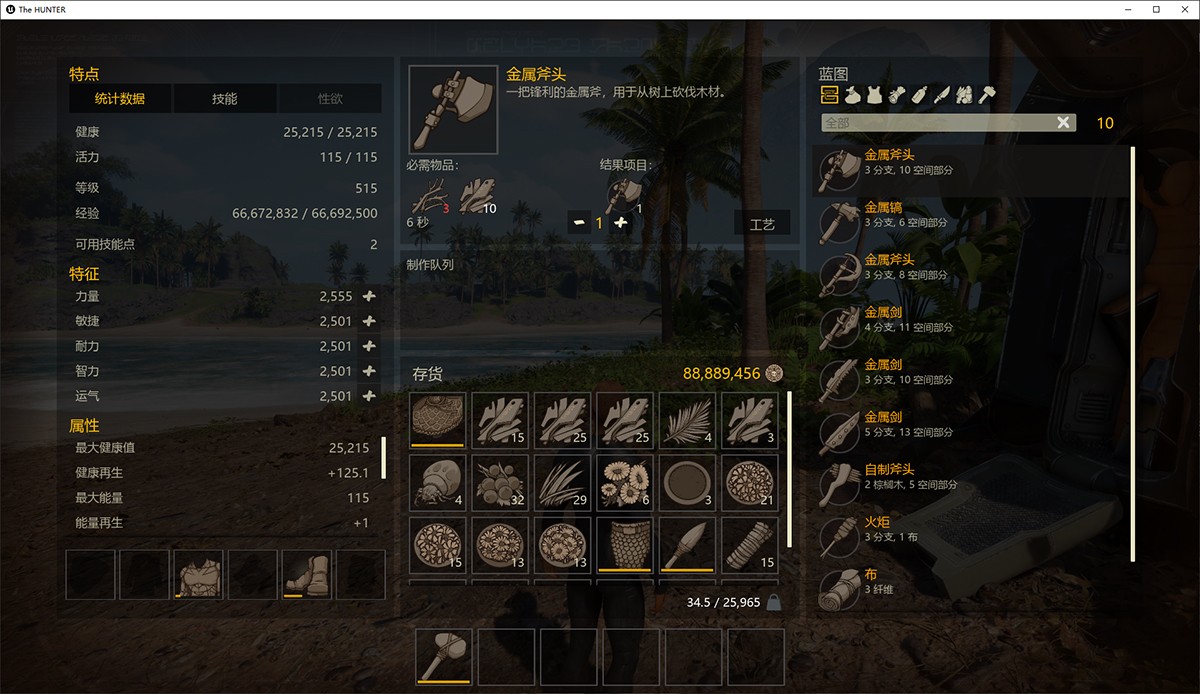Filter blueprints by knife weapon category
This screenshot has width=1200, height=694.
tap(941, 95)
